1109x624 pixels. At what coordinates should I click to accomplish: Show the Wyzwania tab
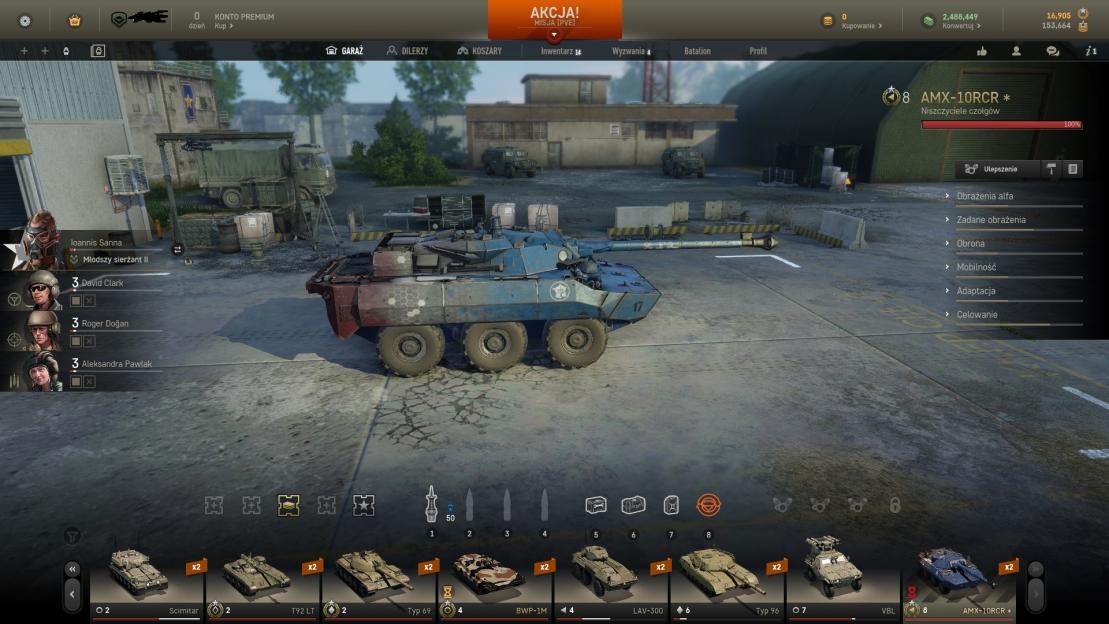click(630, 51)
